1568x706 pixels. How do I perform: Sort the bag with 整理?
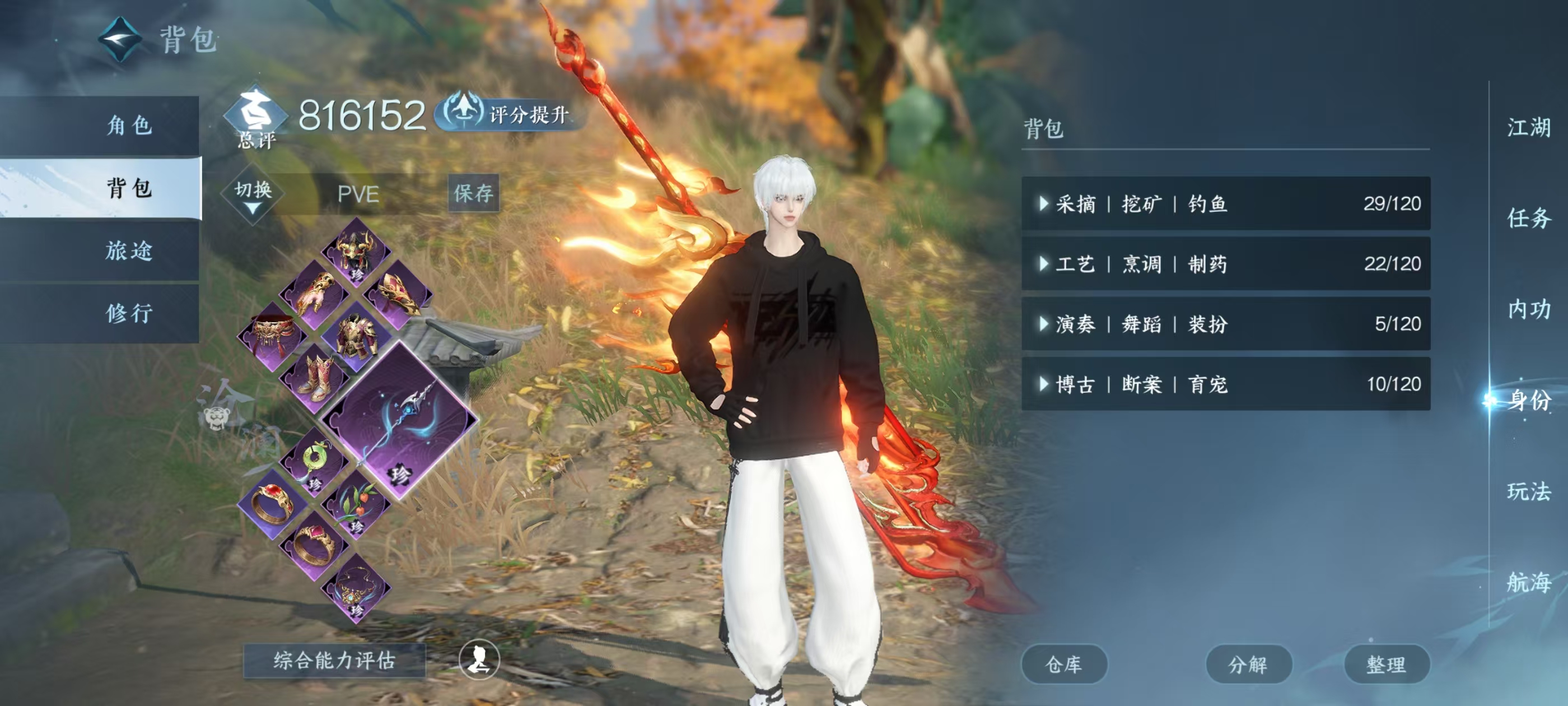1386,664
